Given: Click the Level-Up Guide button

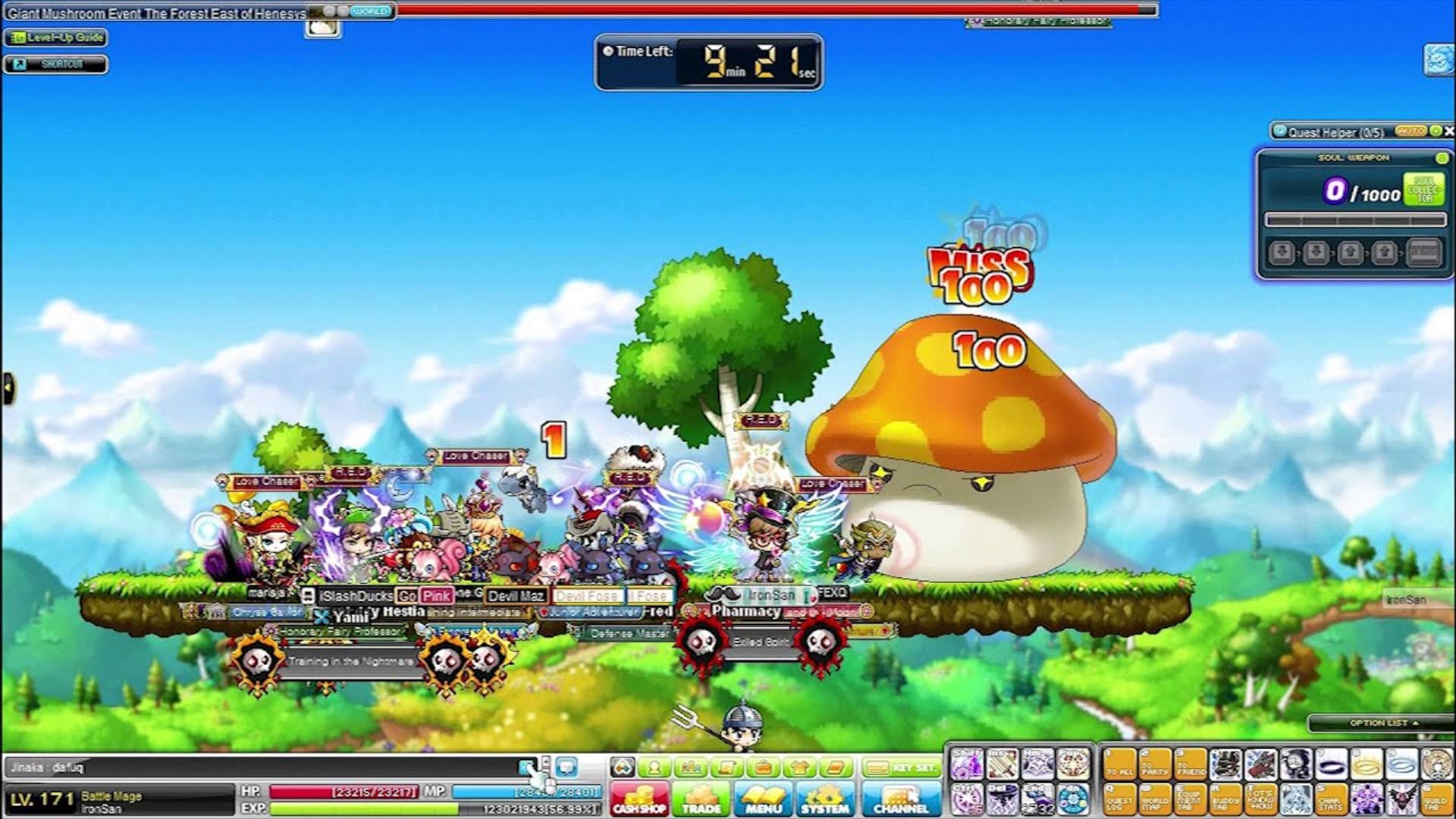Looking at the screenshot, I should 57,37.
